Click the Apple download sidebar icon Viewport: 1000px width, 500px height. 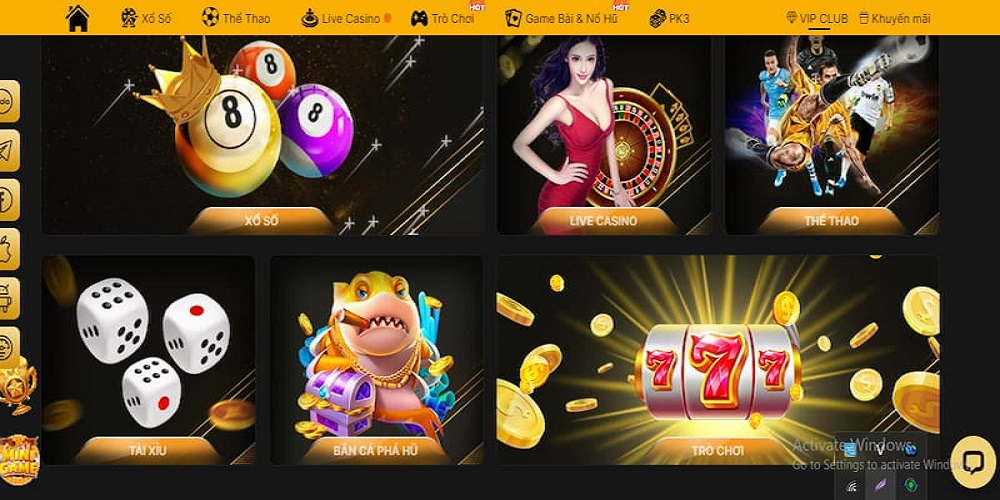8,249
